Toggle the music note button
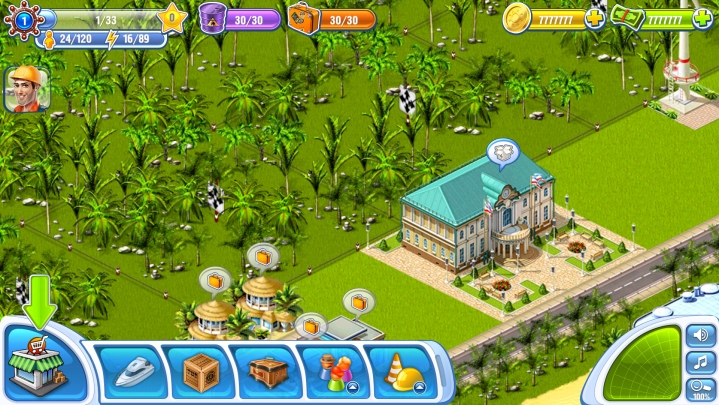719x405 pixels. pyautogui.click(x=700, y=361)
